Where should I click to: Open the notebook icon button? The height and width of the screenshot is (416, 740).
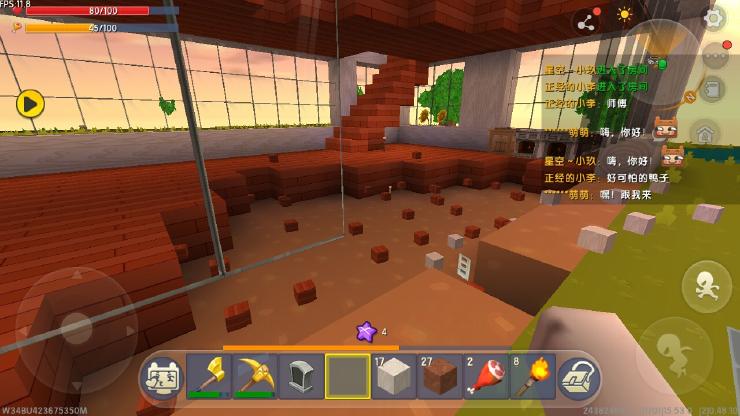(712, 91)
